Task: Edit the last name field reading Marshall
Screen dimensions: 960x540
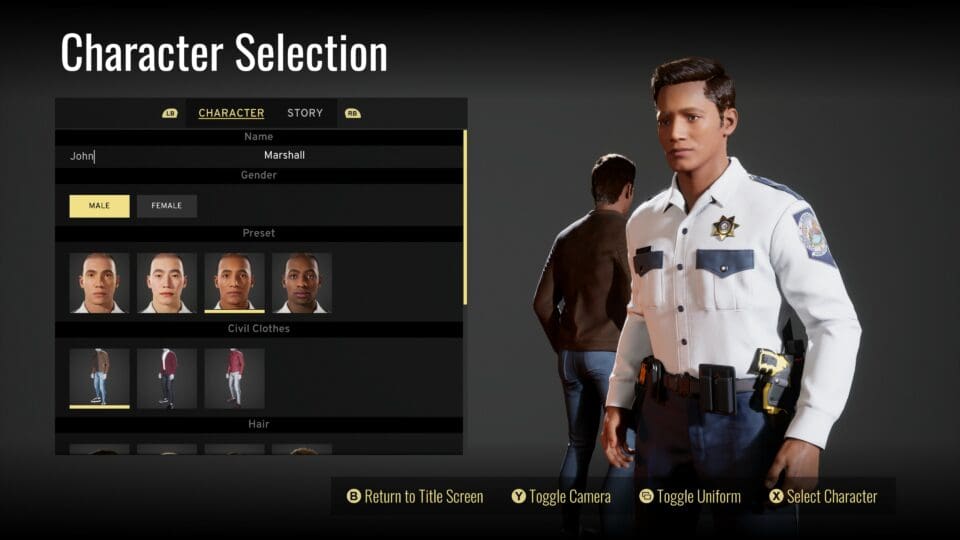Action: [285, 156]
